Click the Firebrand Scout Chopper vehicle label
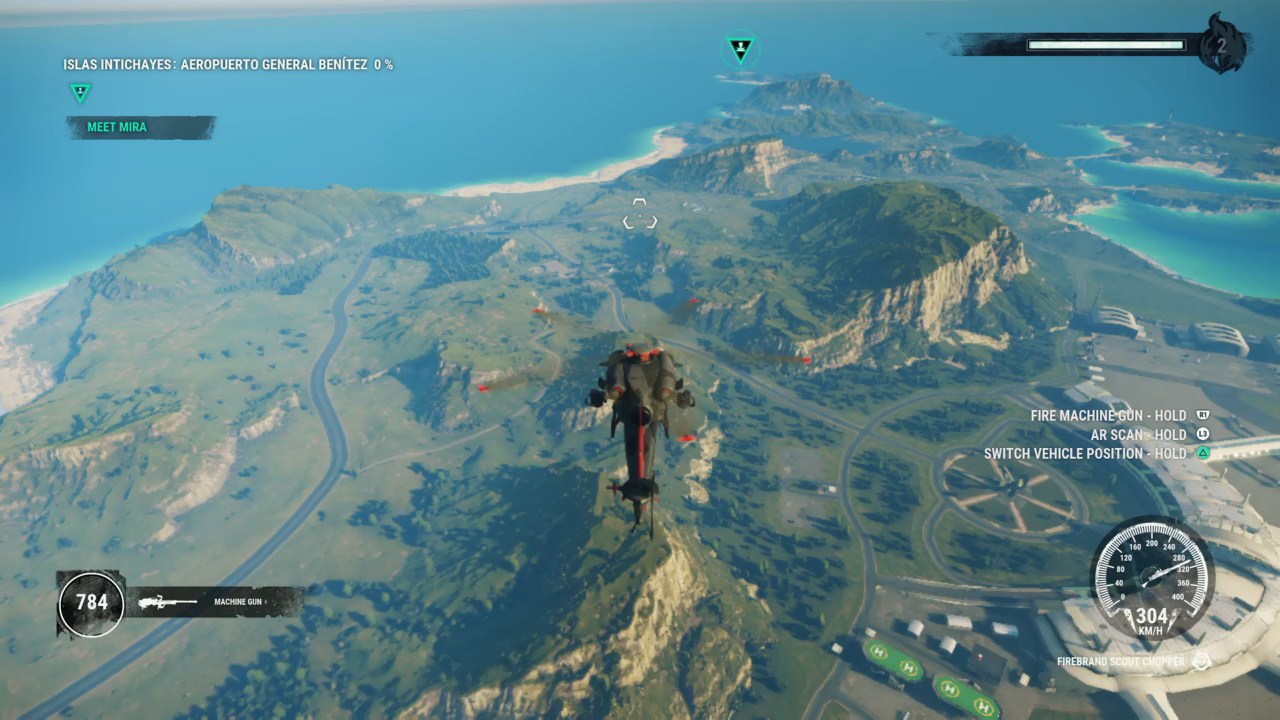 click(x=1121, y=661)
